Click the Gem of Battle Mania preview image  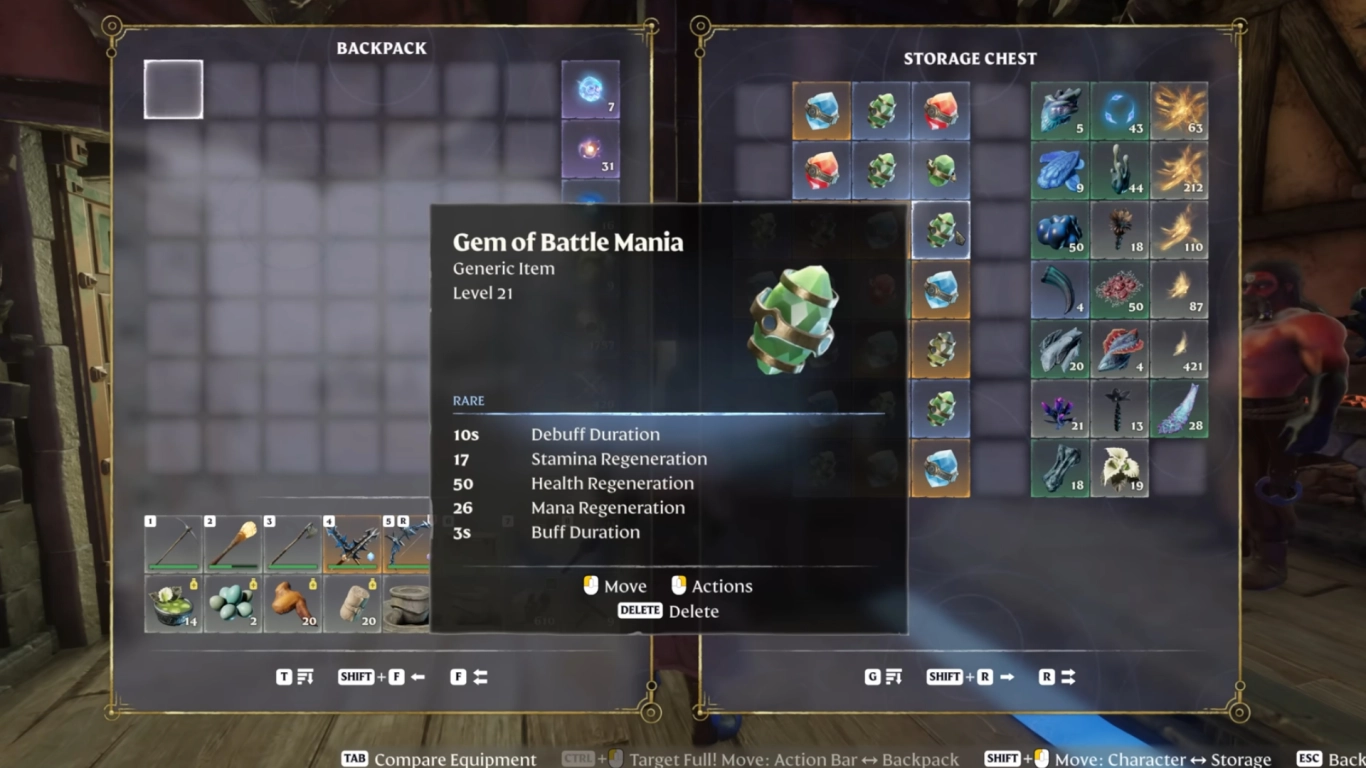[793, 320]
